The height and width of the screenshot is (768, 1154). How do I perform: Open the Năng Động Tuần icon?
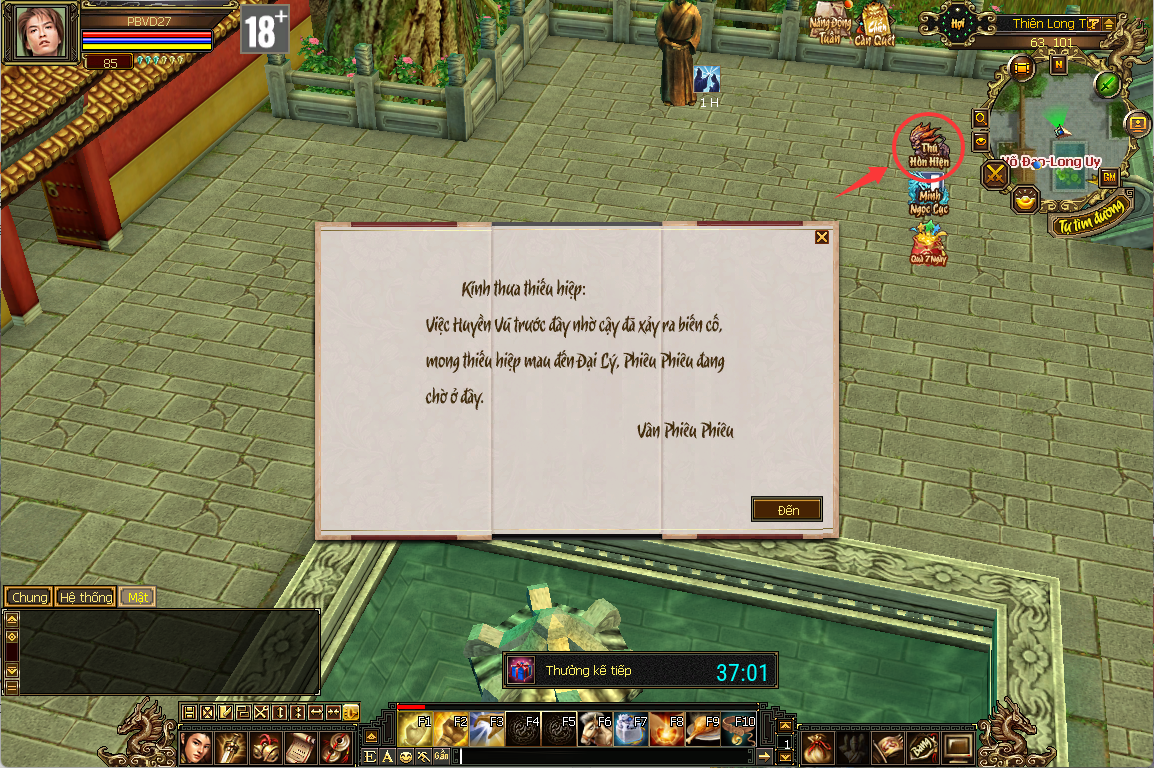click(830, 26)
